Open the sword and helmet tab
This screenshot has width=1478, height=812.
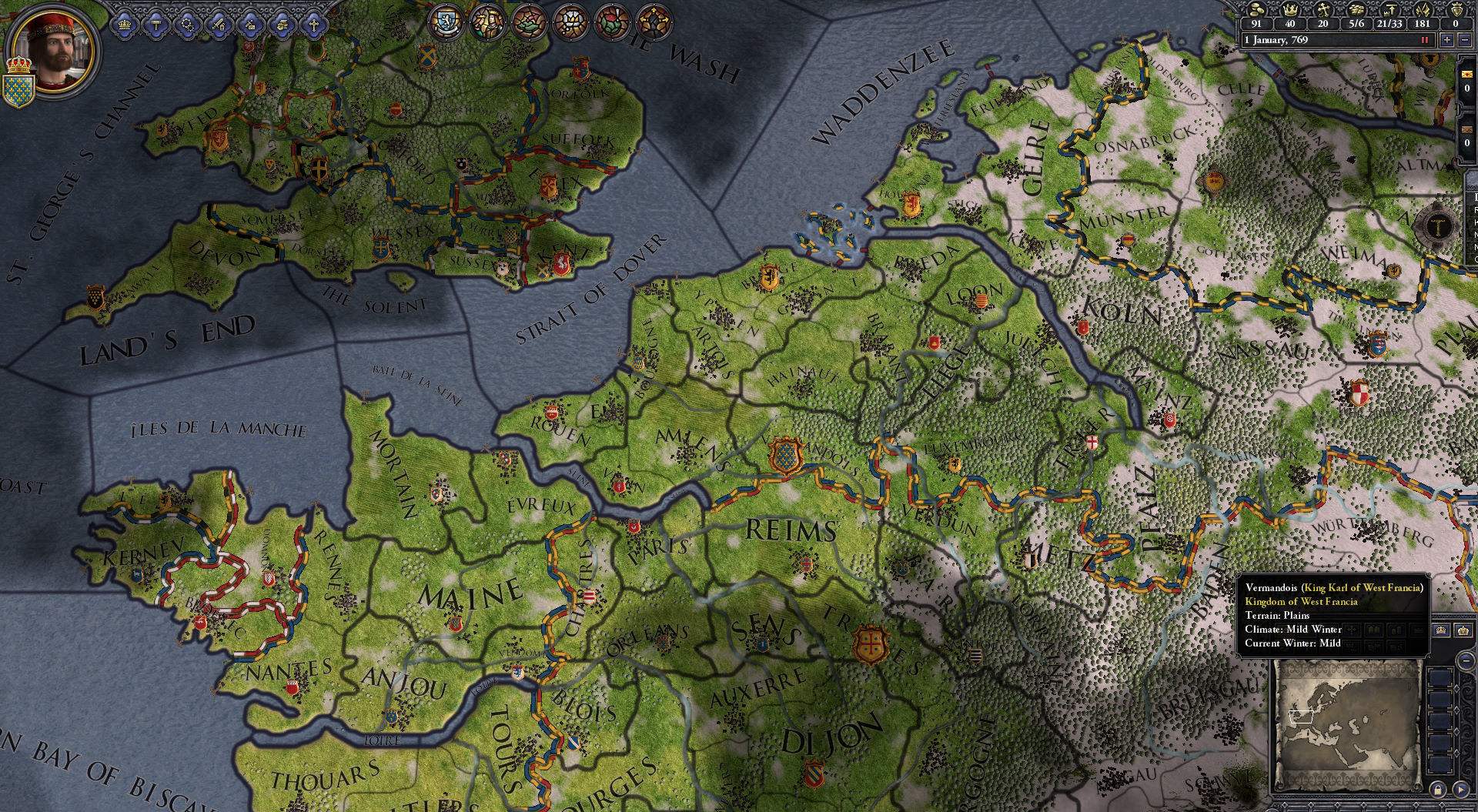tap(219, 25)
